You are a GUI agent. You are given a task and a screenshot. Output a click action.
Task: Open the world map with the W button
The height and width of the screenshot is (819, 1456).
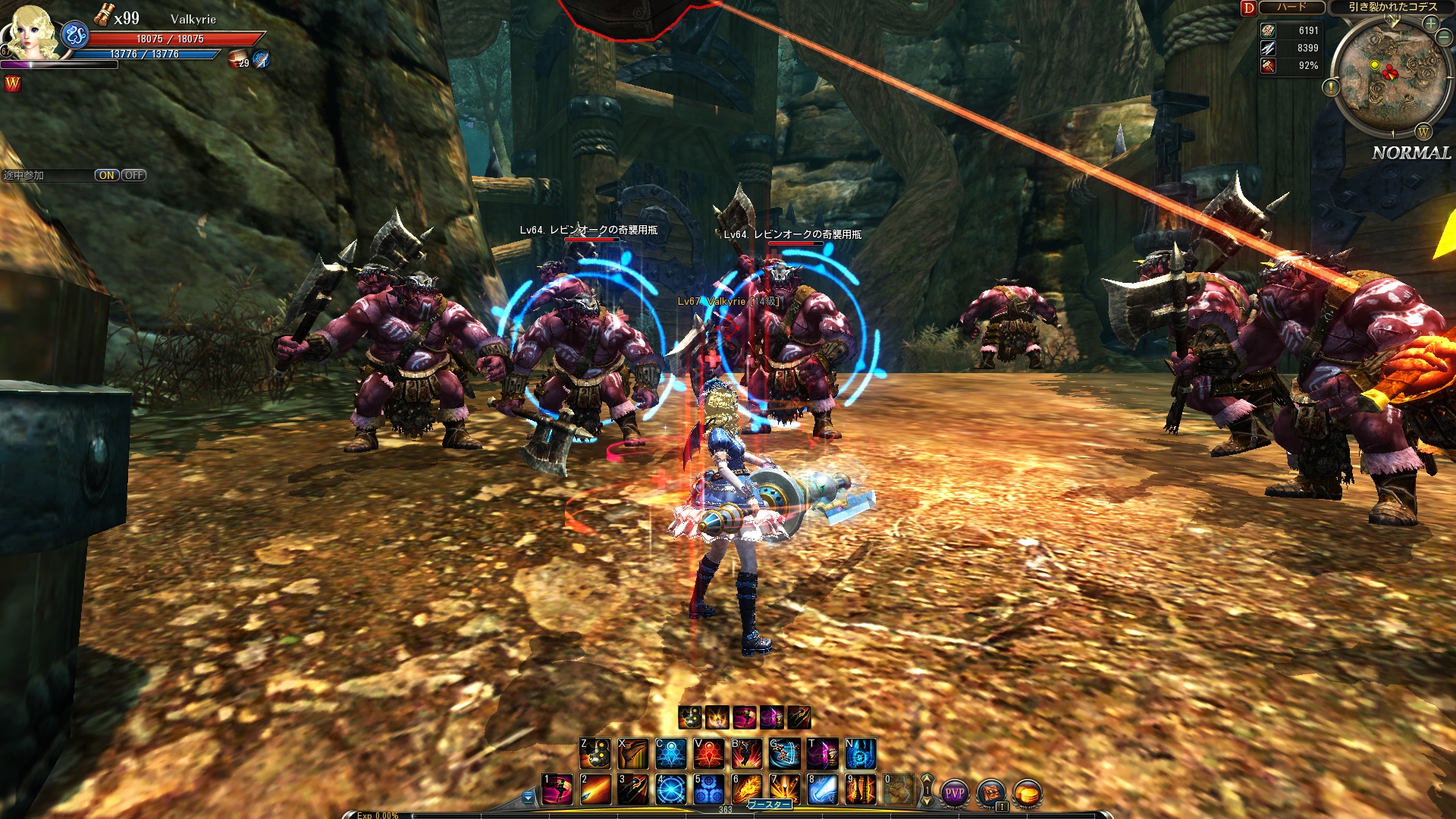1423,133
